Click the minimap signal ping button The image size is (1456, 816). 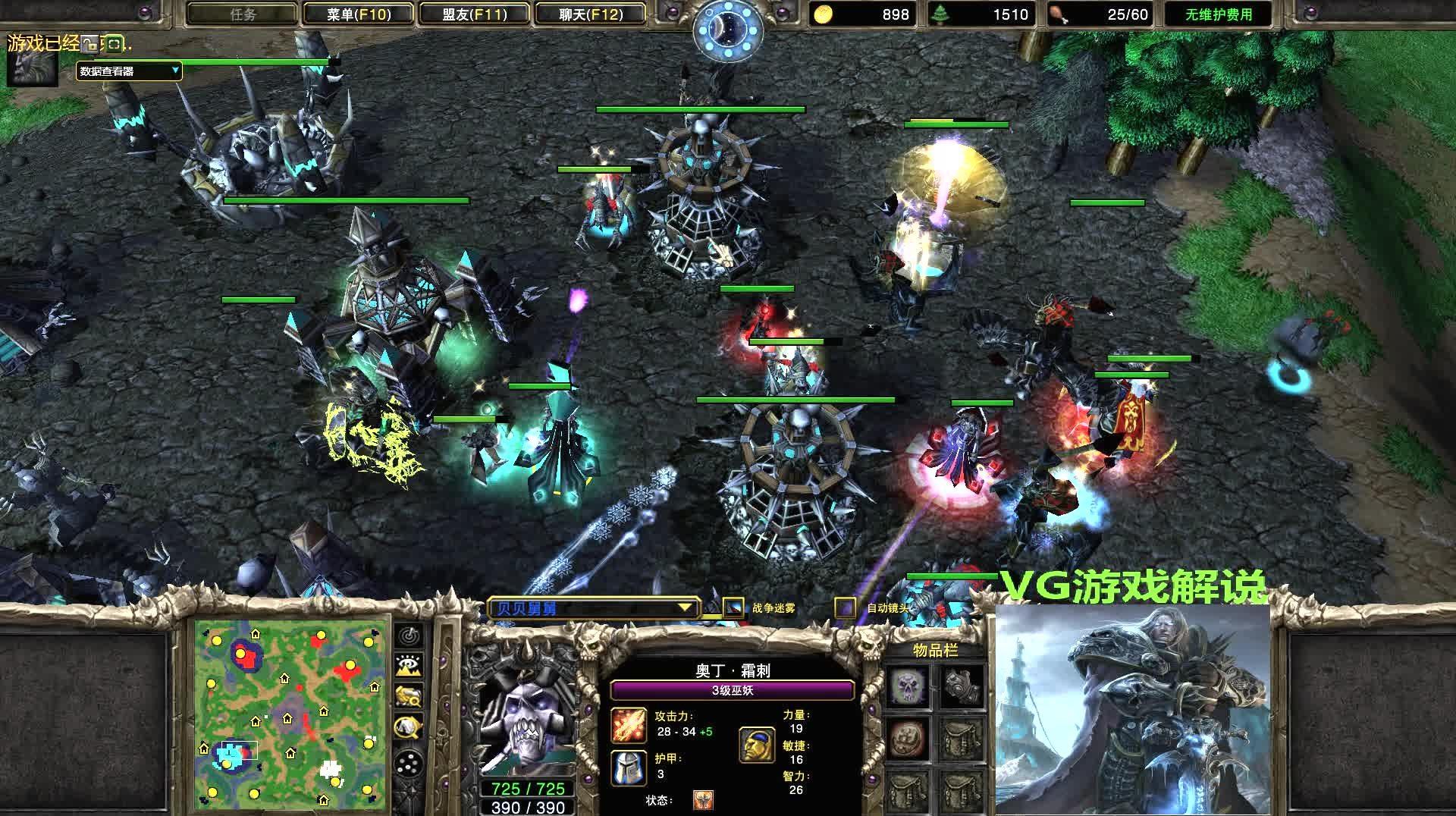[x=409, y=635]
